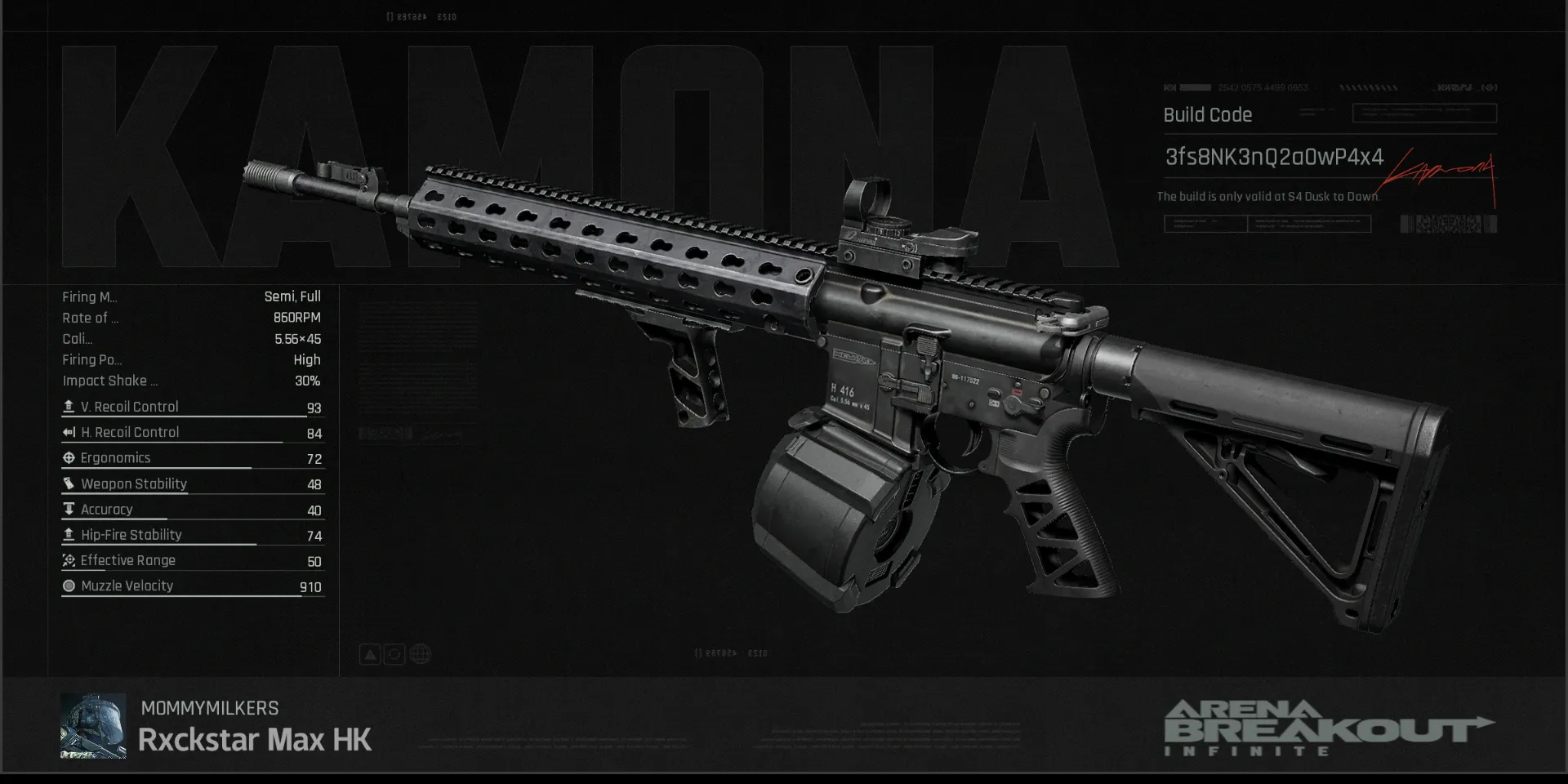This screenshot has width=1568, height=784.
Task: Select the Hip-Fire Stability stat row
Action: (x=192, y=535)
